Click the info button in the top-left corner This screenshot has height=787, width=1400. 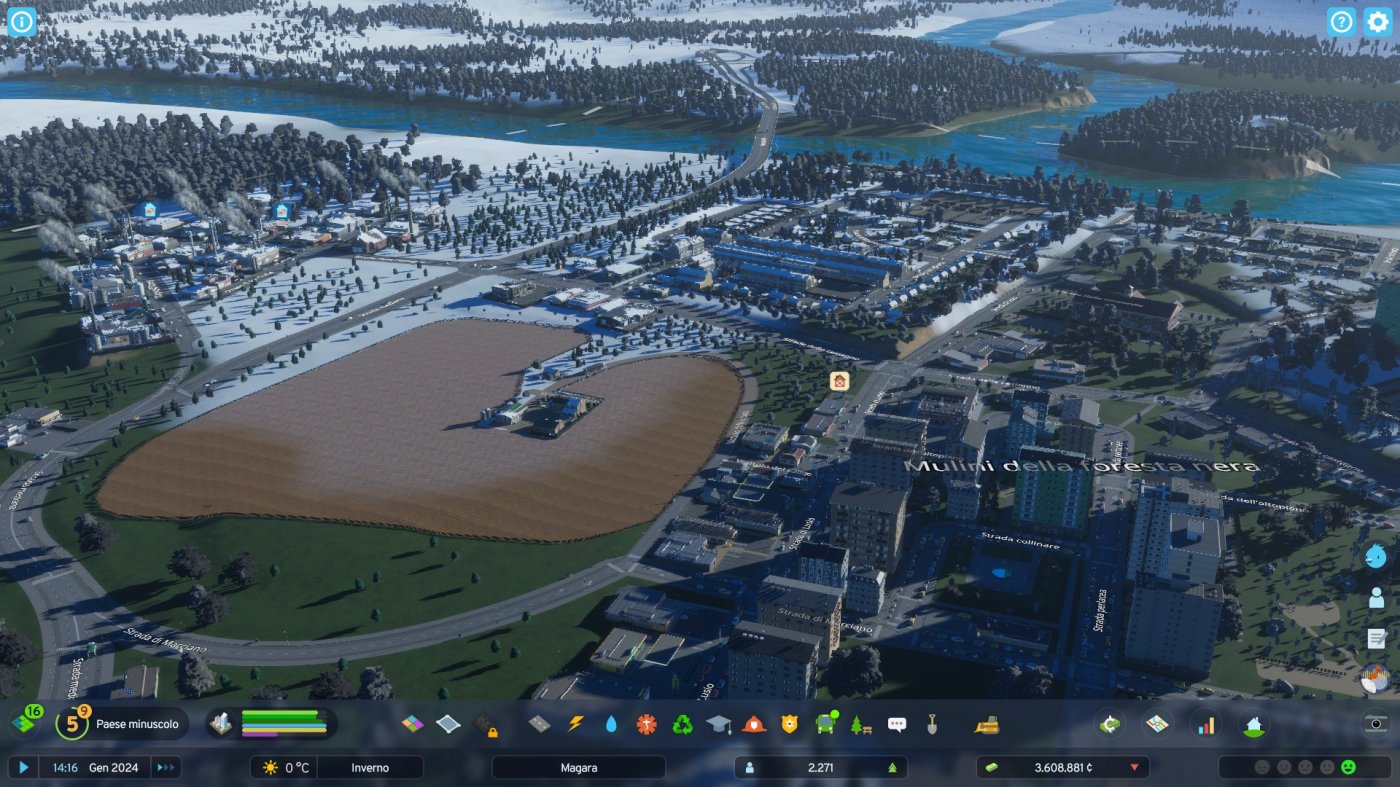20,21
